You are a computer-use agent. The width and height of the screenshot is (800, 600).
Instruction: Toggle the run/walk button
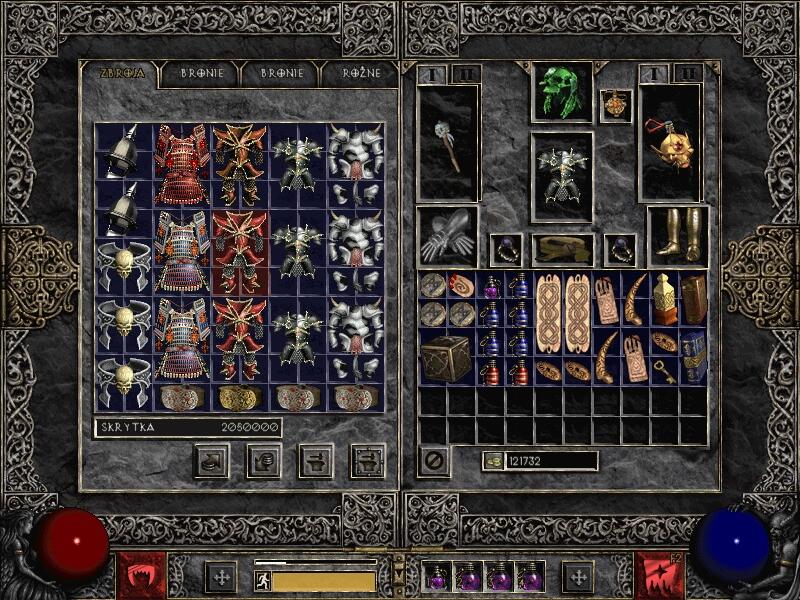[x=263, y=580]
